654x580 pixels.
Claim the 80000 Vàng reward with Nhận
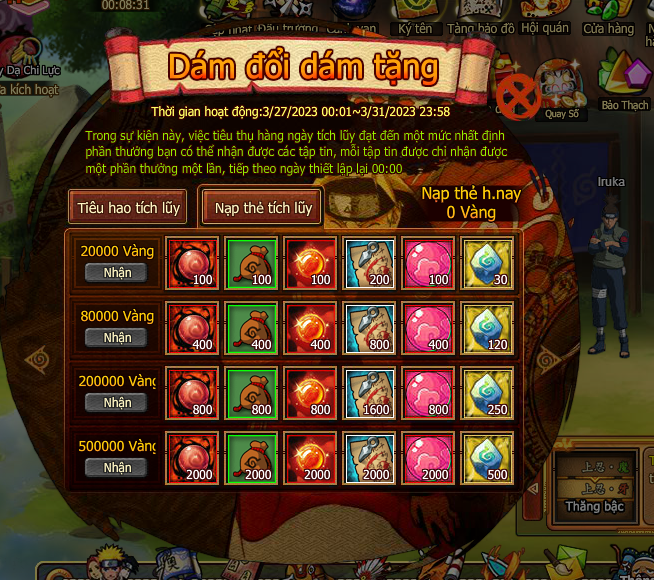point(117,337)
